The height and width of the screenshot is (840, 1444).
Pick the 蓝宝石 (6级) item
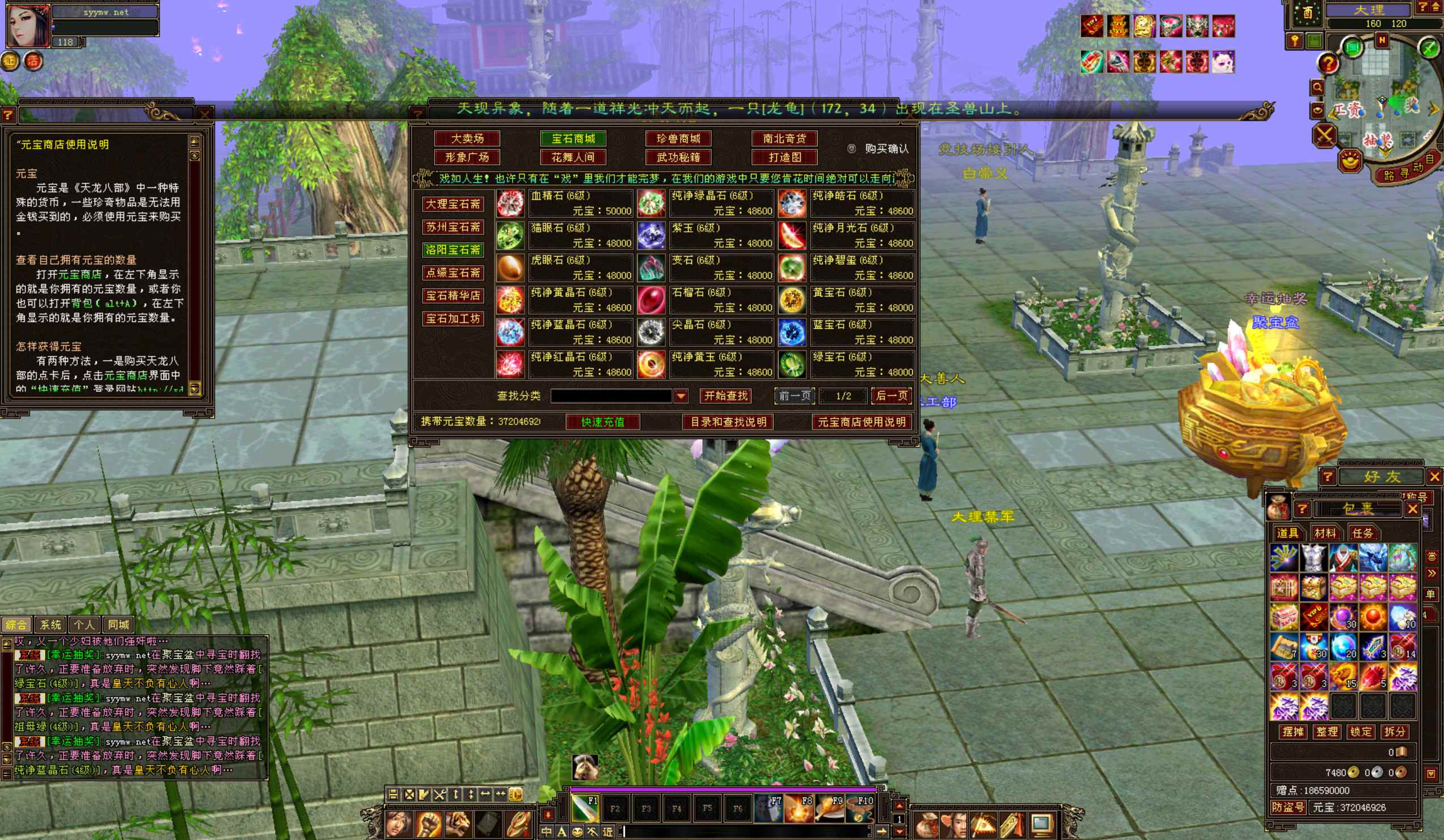793,333
